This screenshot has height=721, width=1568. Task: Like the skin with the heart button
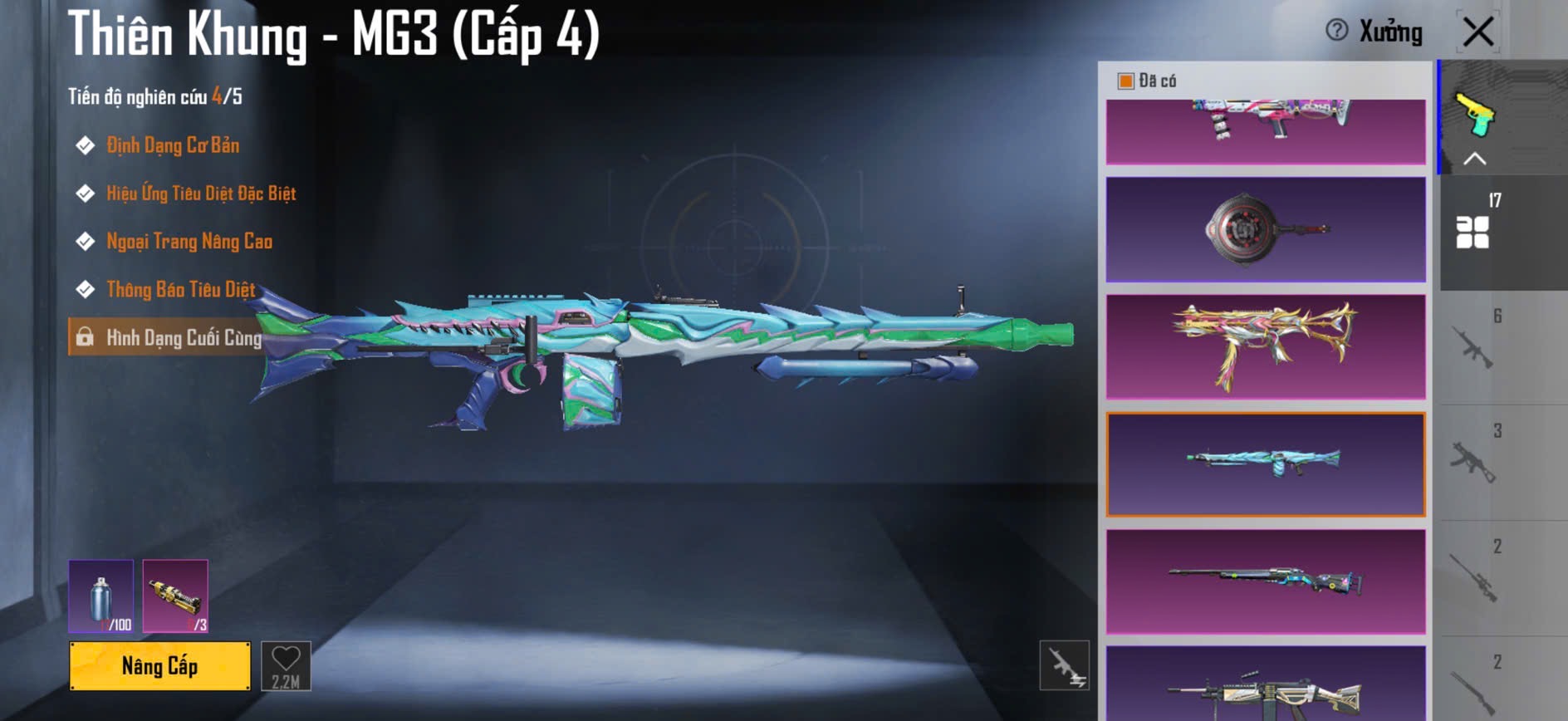pos(286,665)
